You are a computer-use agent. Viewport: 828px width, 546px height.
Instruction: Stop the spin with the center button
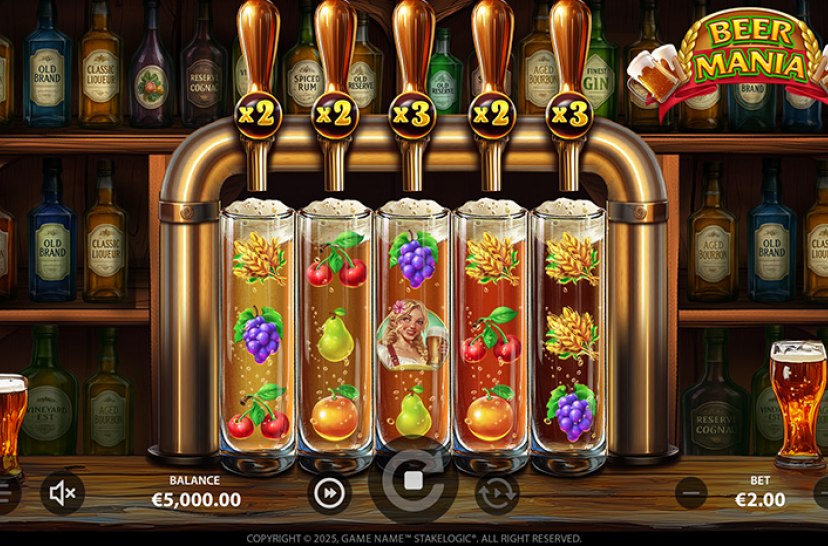pyautogui.click(x=413, y=481)
